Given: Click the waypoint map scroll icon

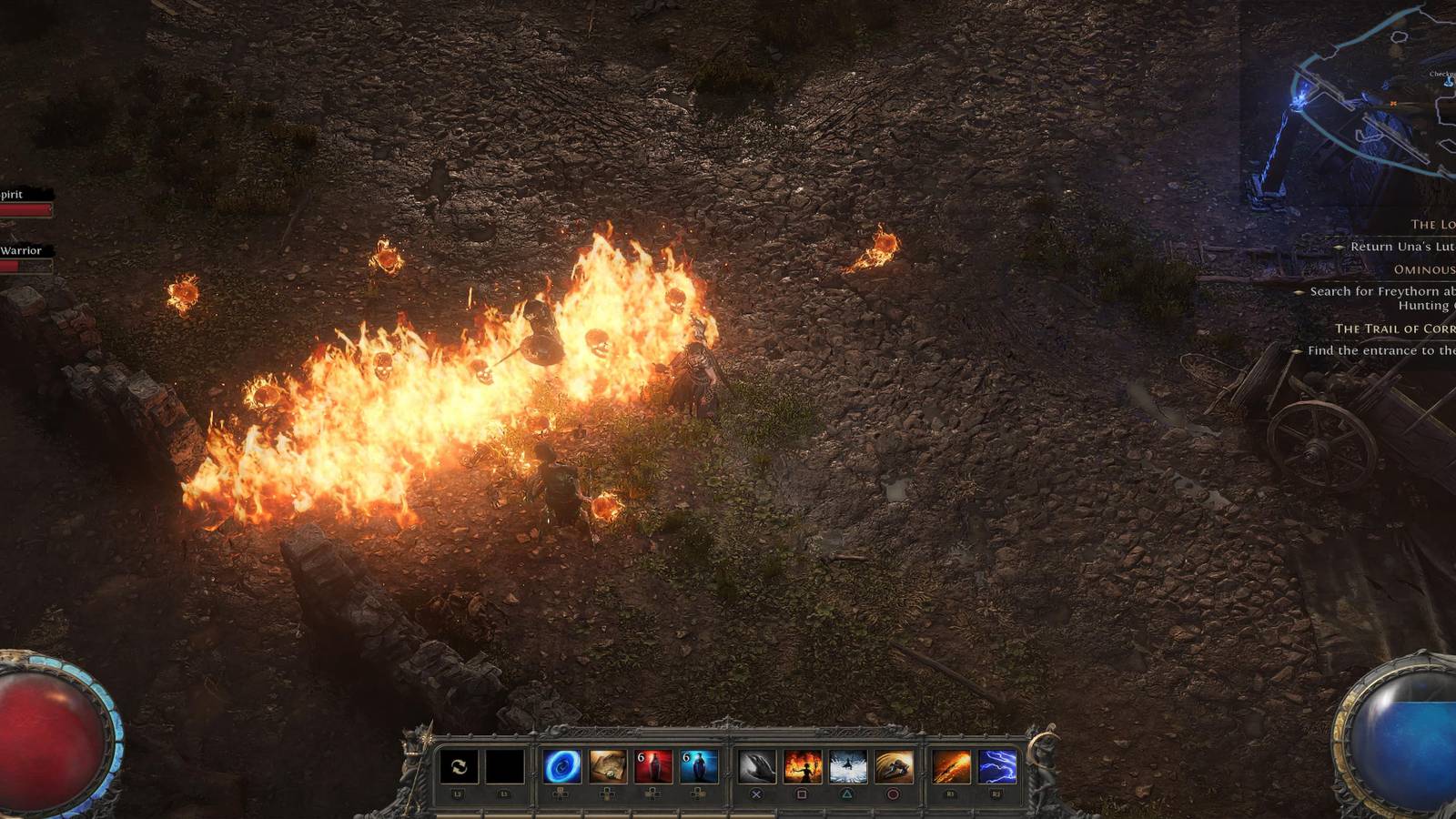Looking at the screenshot, I should coord(610,767).
